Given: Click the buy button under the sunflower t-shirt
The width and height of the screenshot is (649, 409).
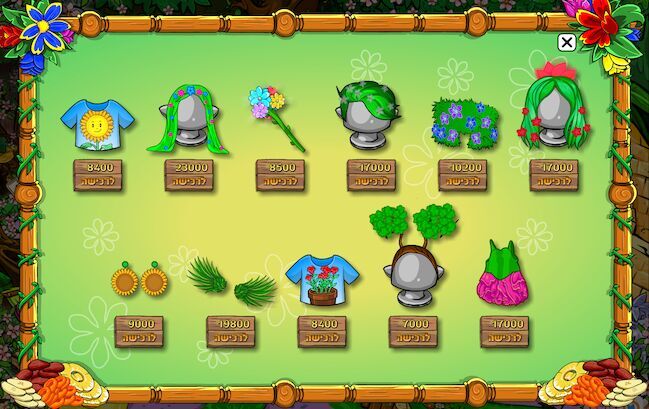Looking at the screenshot, I should (x=97, y=175).
